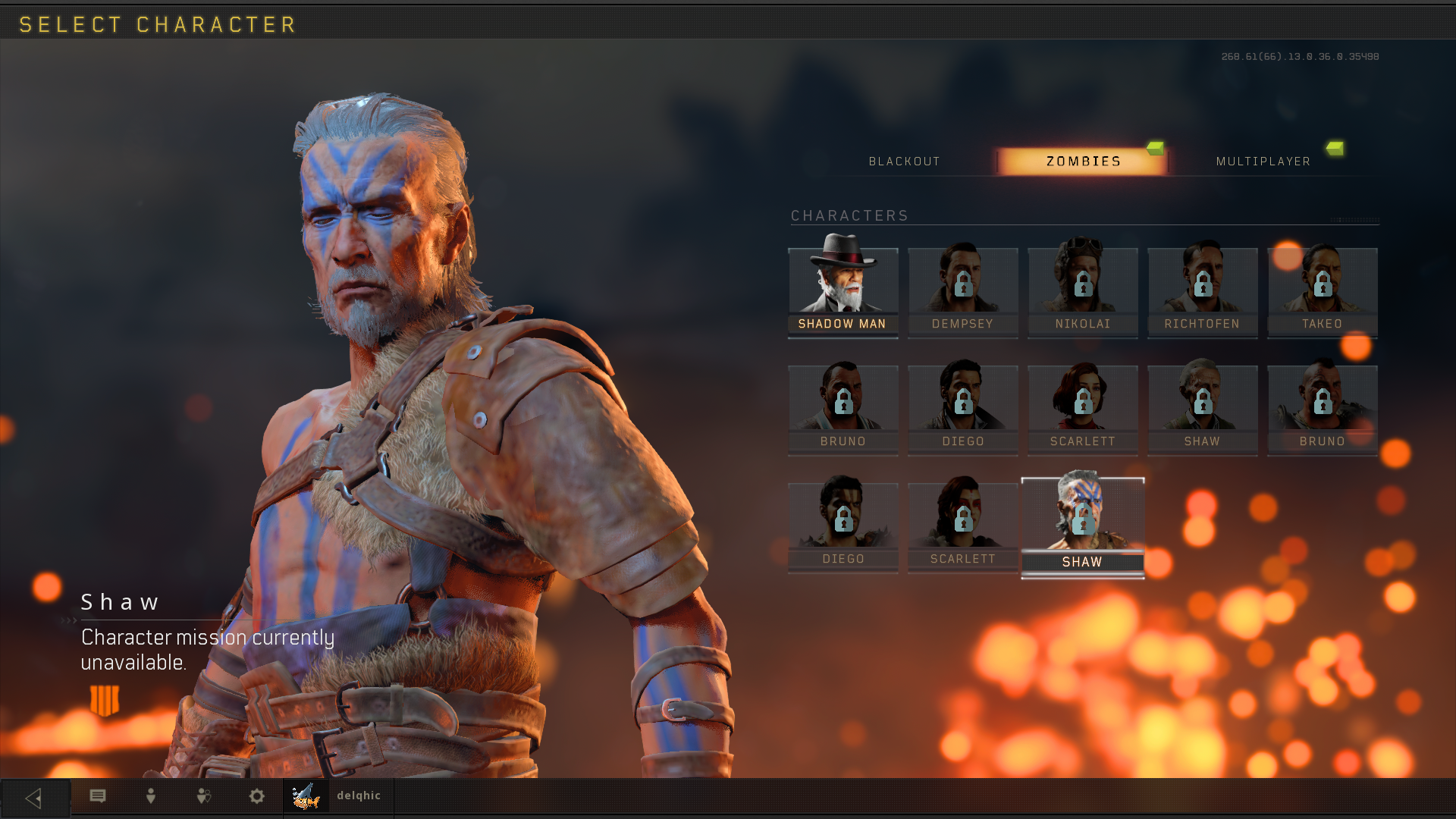Open the messages icon in bottom bar
The image size is (1456, 819).
(x=97, y=796)
